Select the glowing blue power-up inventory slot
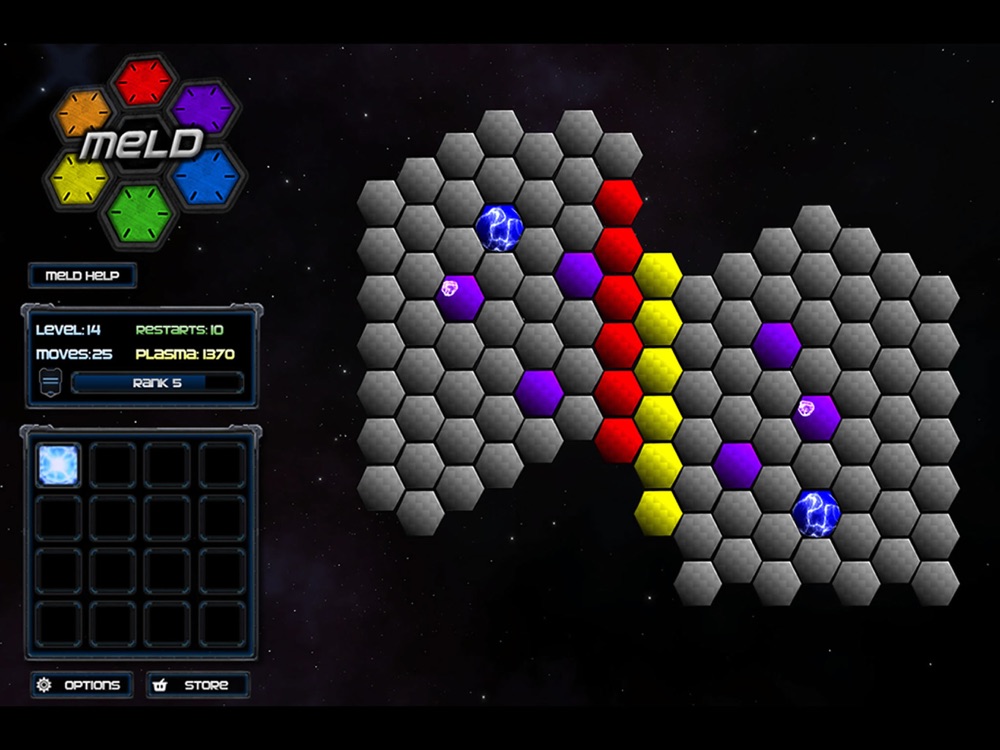Screen dimensions: 1000x750 [x=58, y=465]
